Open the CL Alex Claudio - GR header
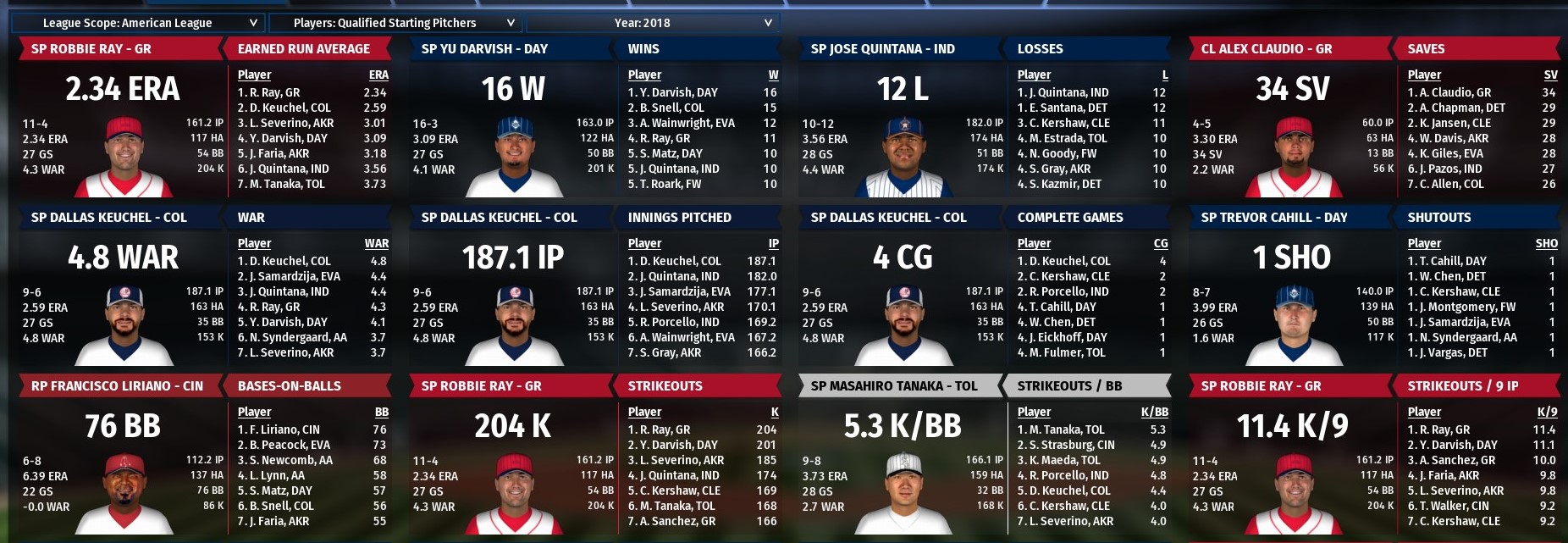The image size is (1568, 543). [x=1266, y=49]
